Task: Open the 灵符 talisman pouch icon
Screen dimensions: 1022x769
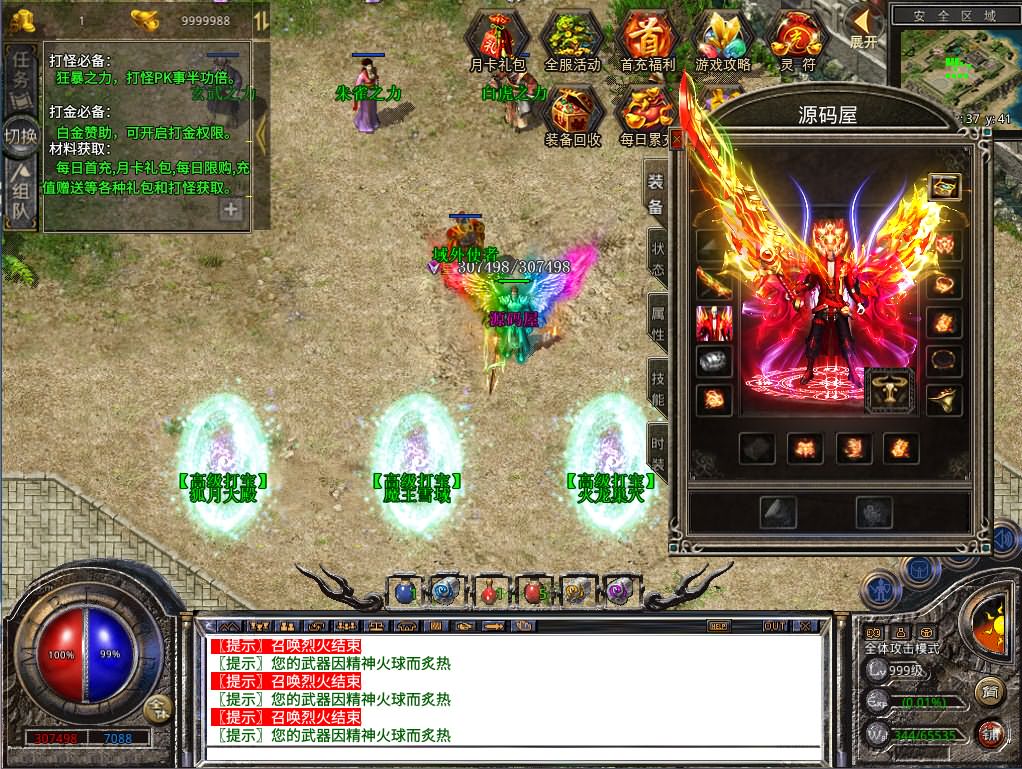Action: click(797, 40)
